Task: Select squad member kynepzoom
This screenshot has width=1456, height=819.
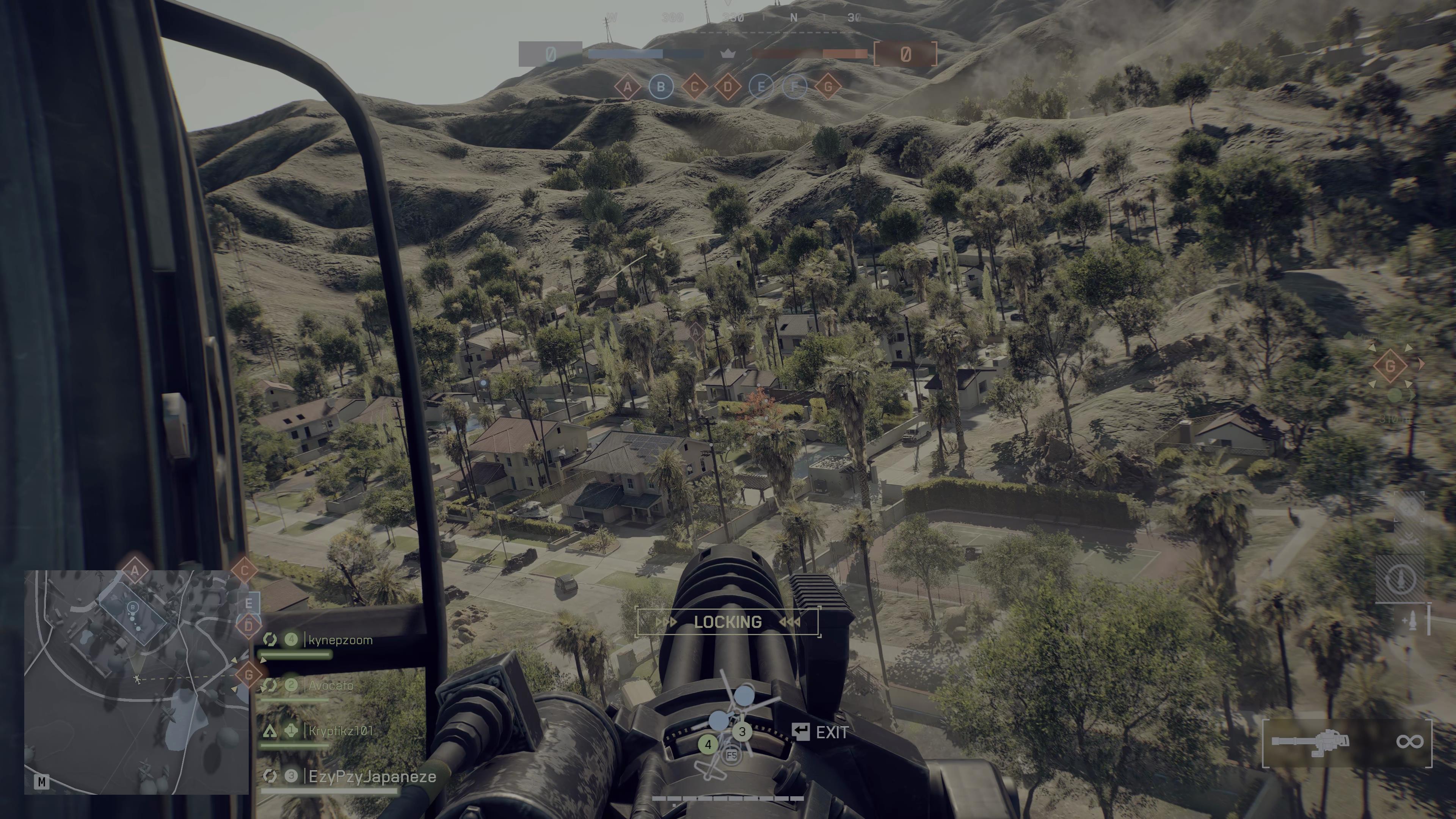Action: [340, 640]
